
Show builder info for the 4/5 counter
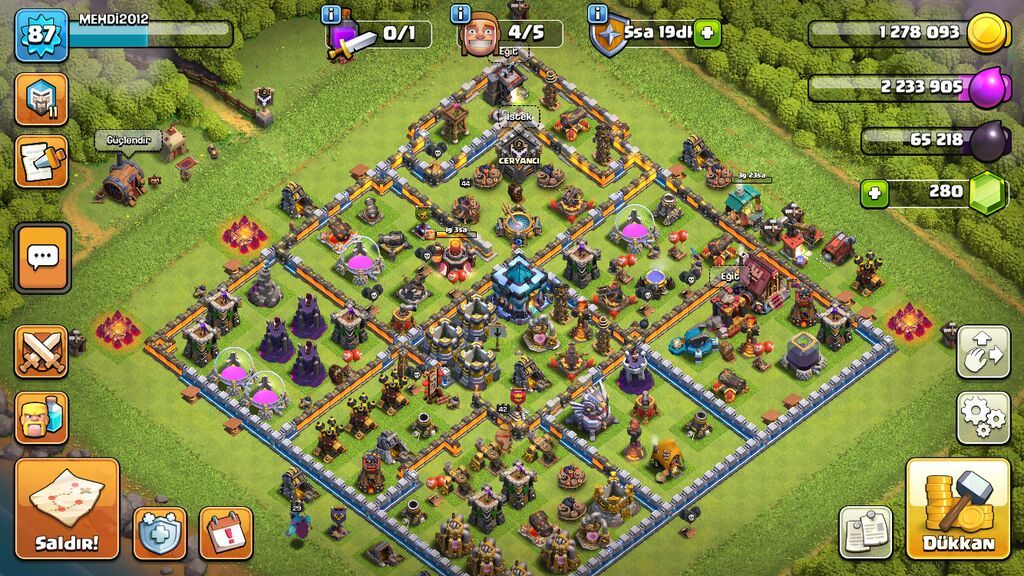(461, 14)
